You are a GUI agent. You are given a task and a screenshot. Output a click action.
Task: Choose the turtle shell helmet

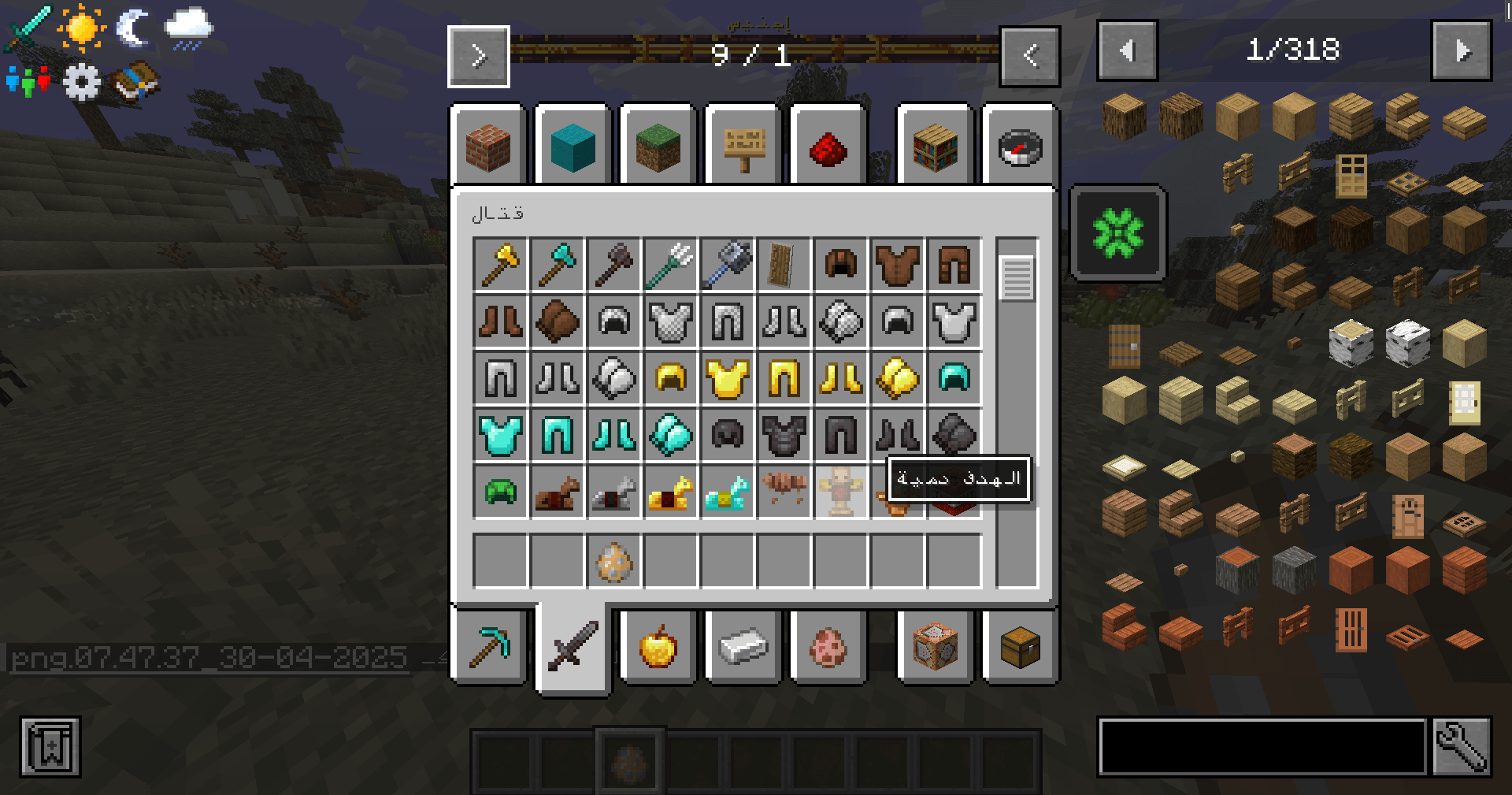tap(500, 492)
